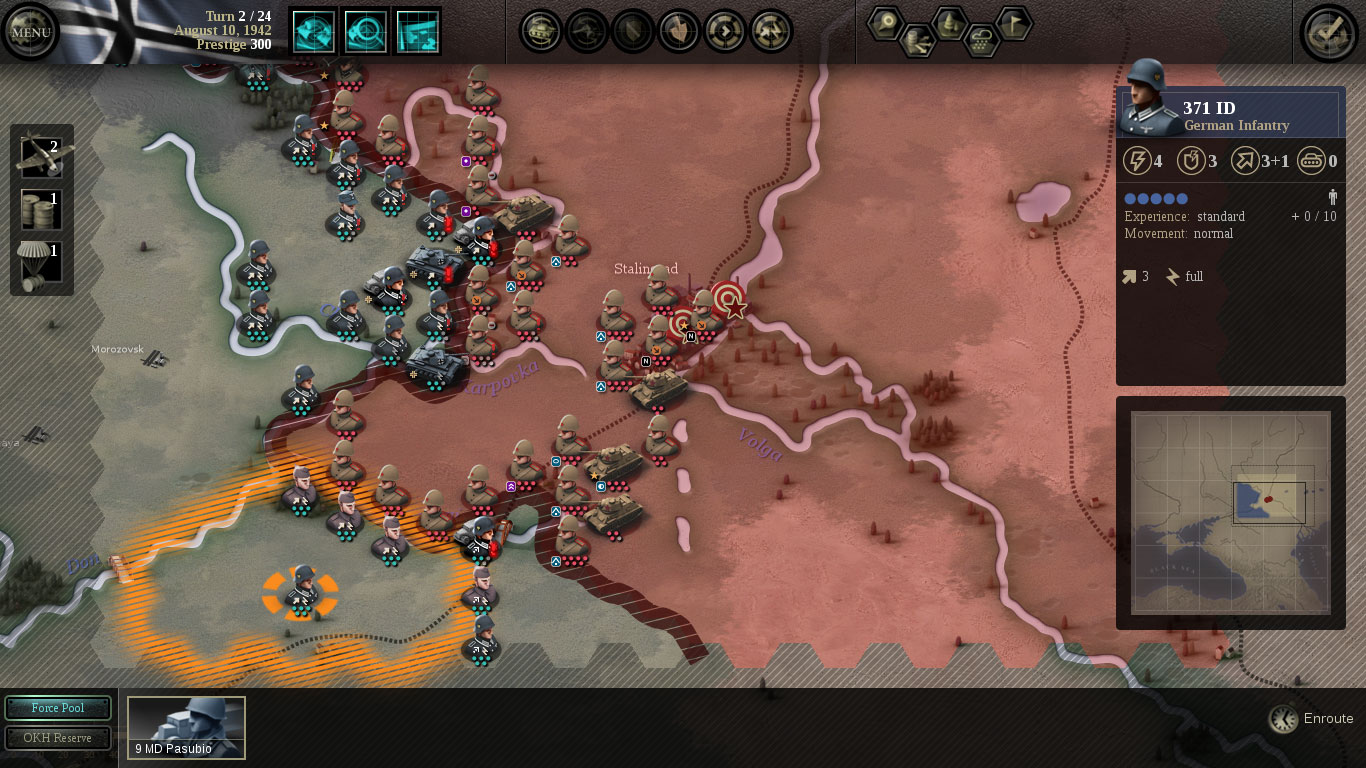Click the Enroute clock icon
The width and height of the screenshot is (1366, 768).
pos(1283,718)
